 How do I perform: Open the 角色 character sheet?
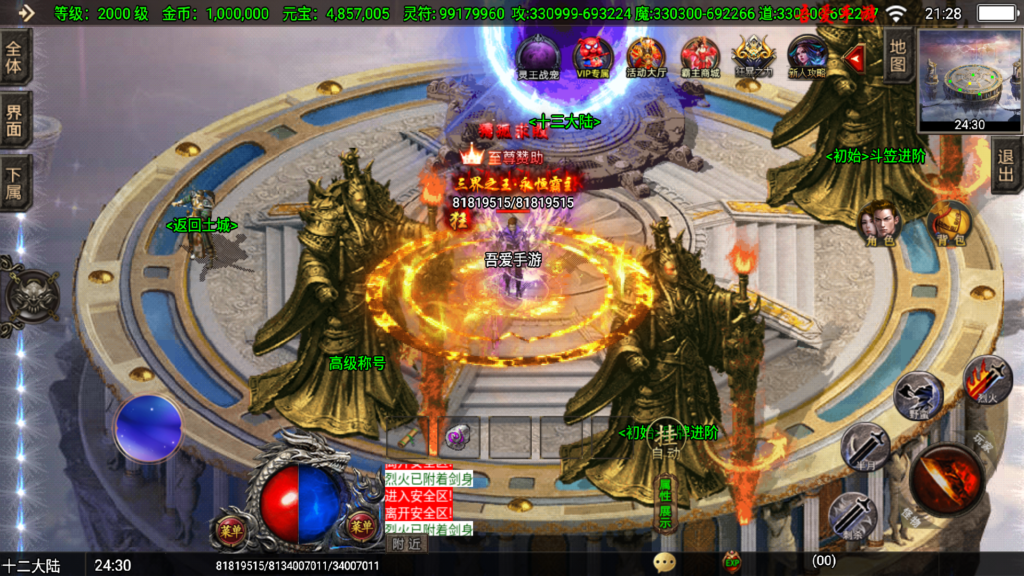pyautogui.click(x=881, y=225)
